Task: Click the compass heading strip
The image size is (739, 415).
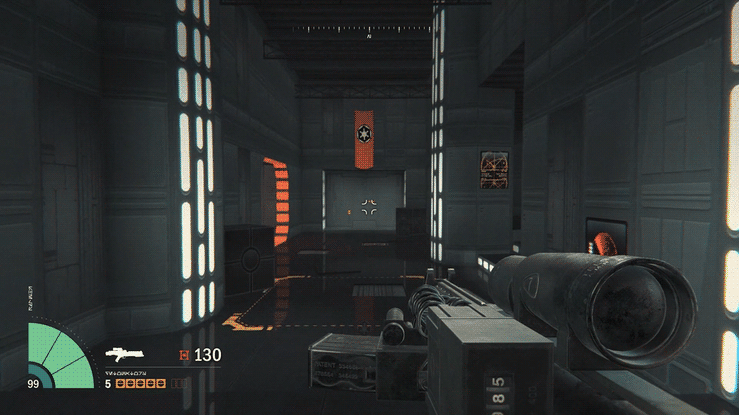Action: click(x=369, y=29)
